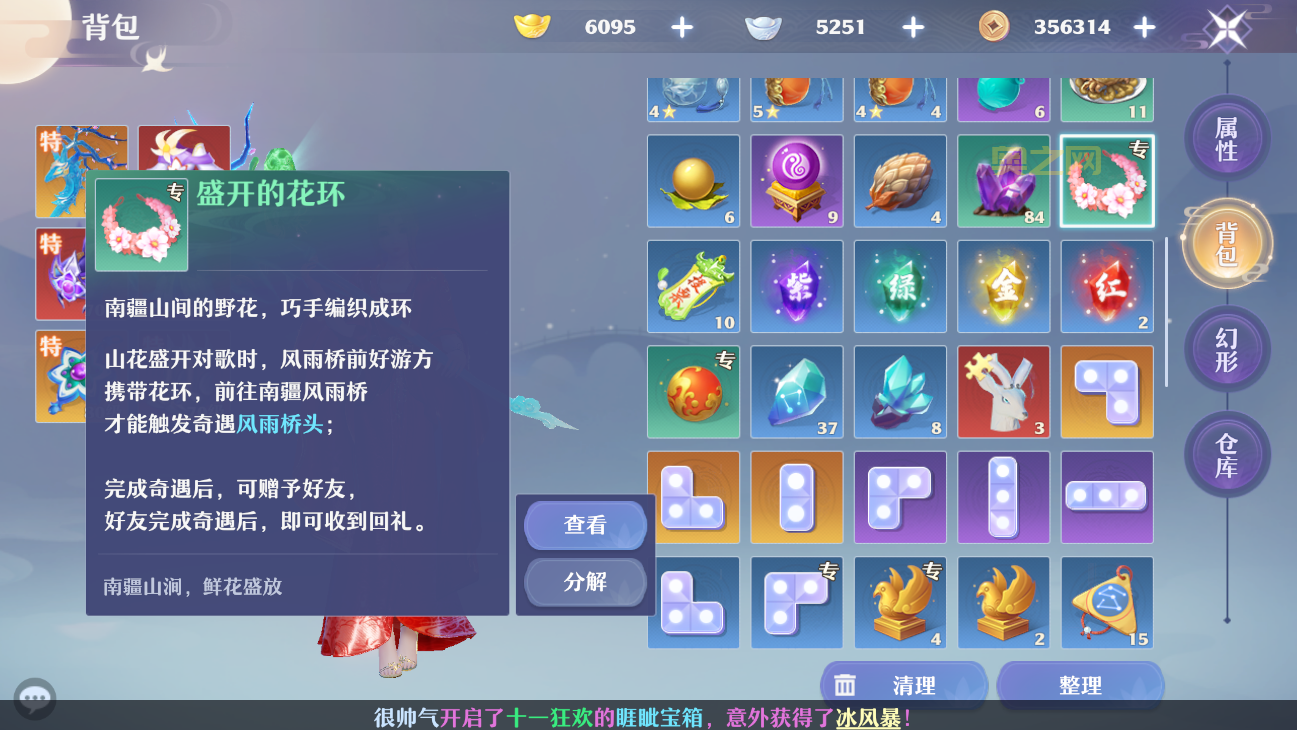
Task: Select the gold 金 gem item
Action: click(1003, 286)
